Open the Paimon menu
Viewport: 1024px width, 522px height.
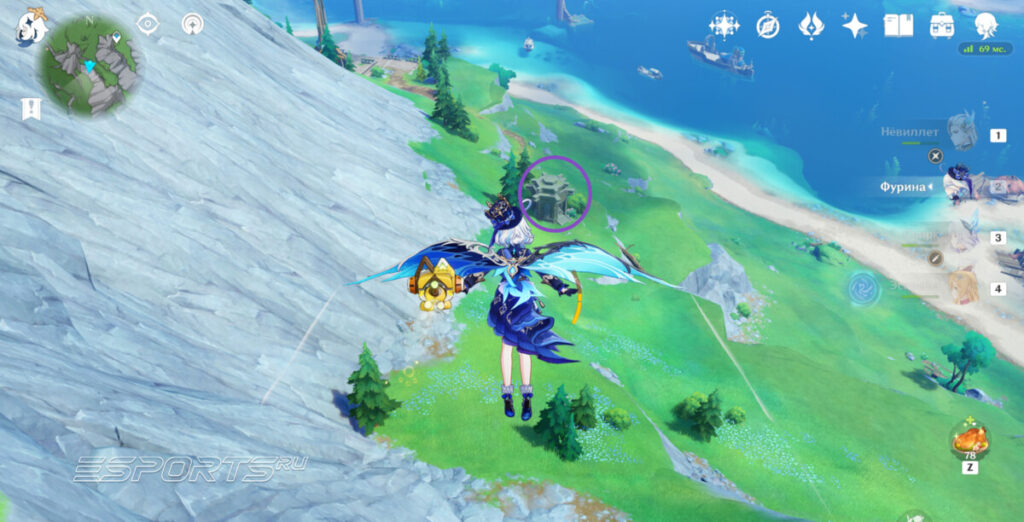30,28
